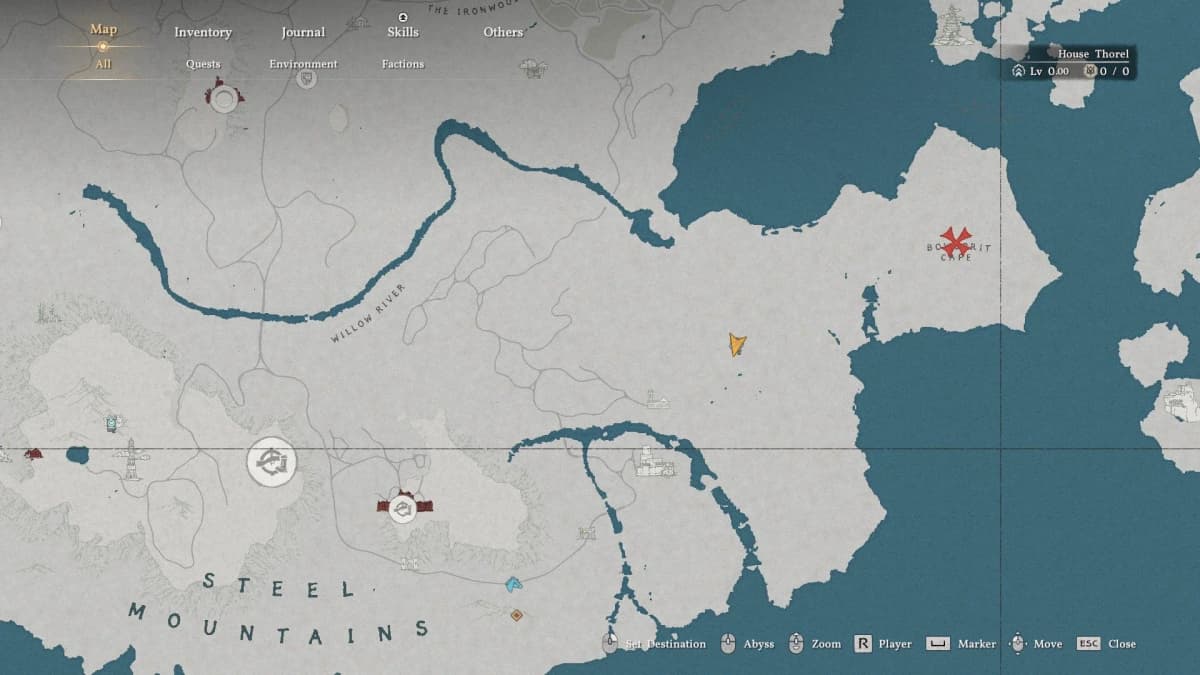Switch to the Inventory tab
1200x675 pixels.
[x=203, y=32]
